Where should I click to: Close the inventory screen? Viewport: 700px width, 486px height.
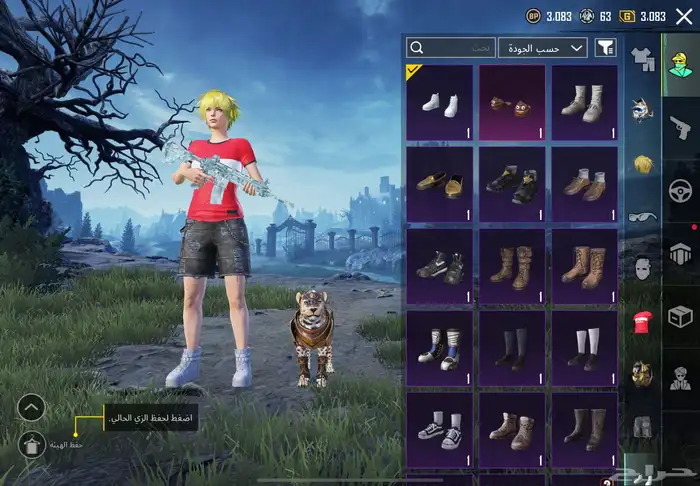point(684,16)
